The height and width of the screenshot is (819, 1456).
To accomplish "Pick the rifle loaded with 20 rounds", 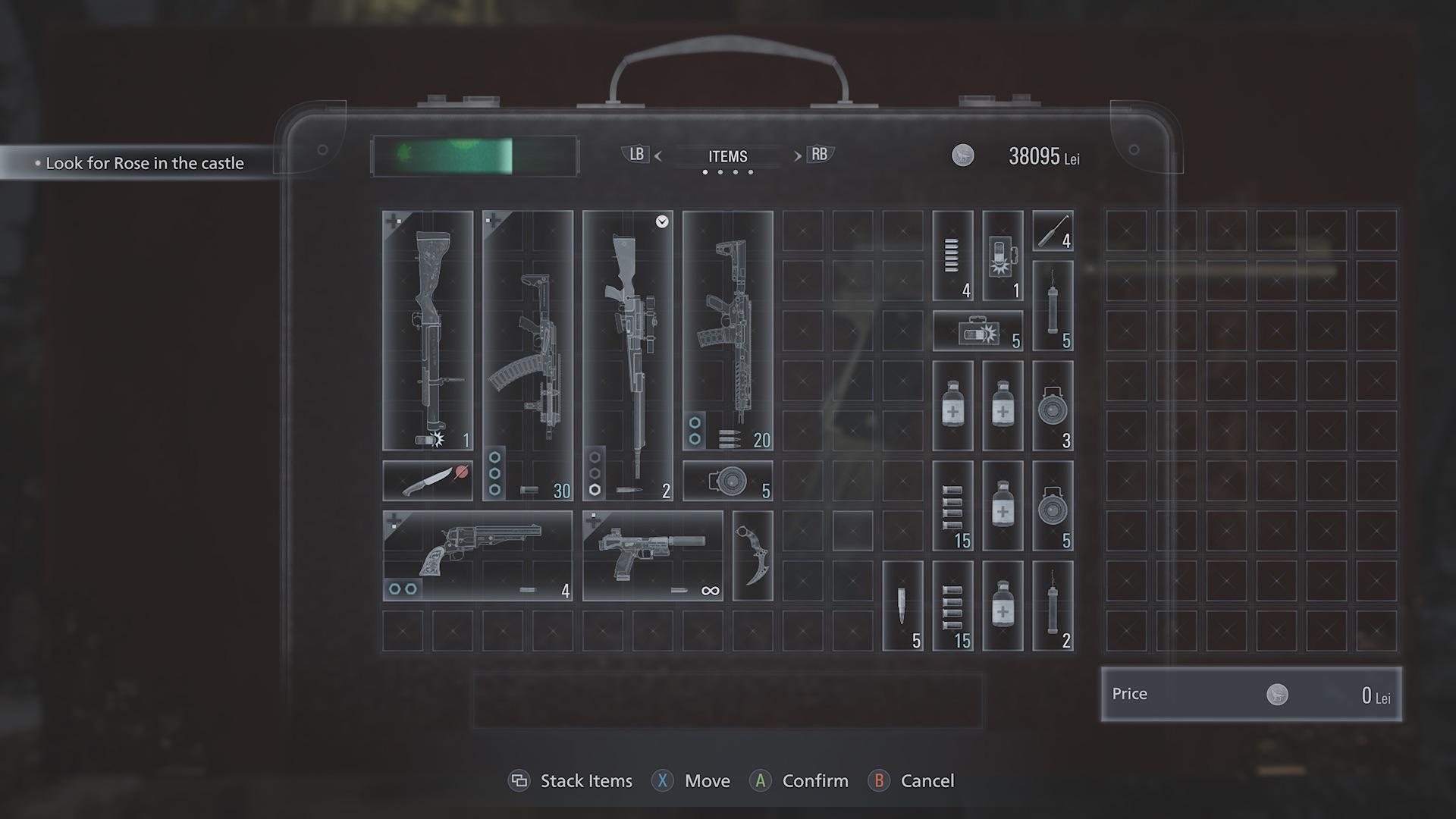I will click(728, 330).
